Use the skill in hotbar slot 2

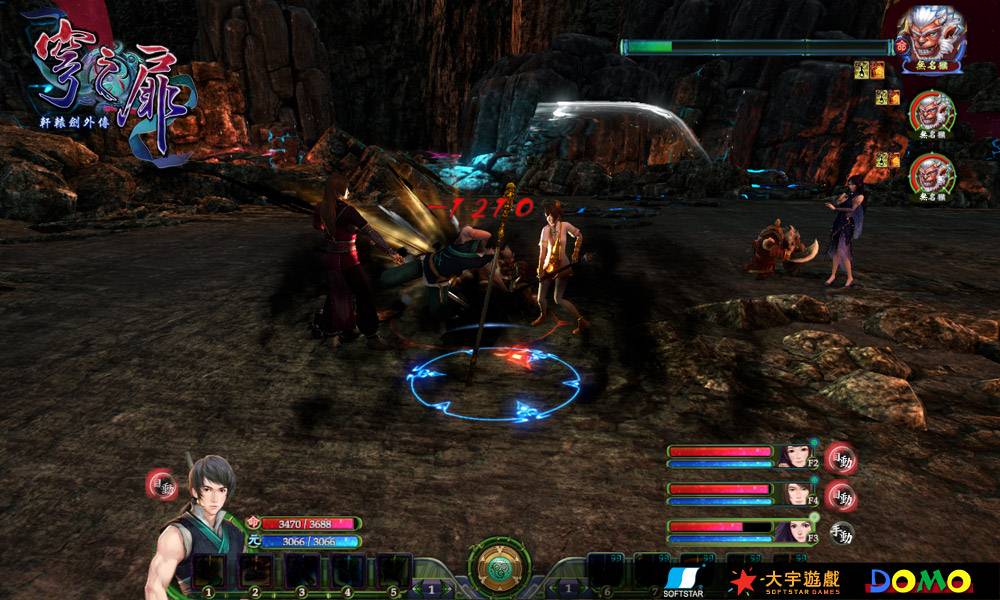(256, 571)
